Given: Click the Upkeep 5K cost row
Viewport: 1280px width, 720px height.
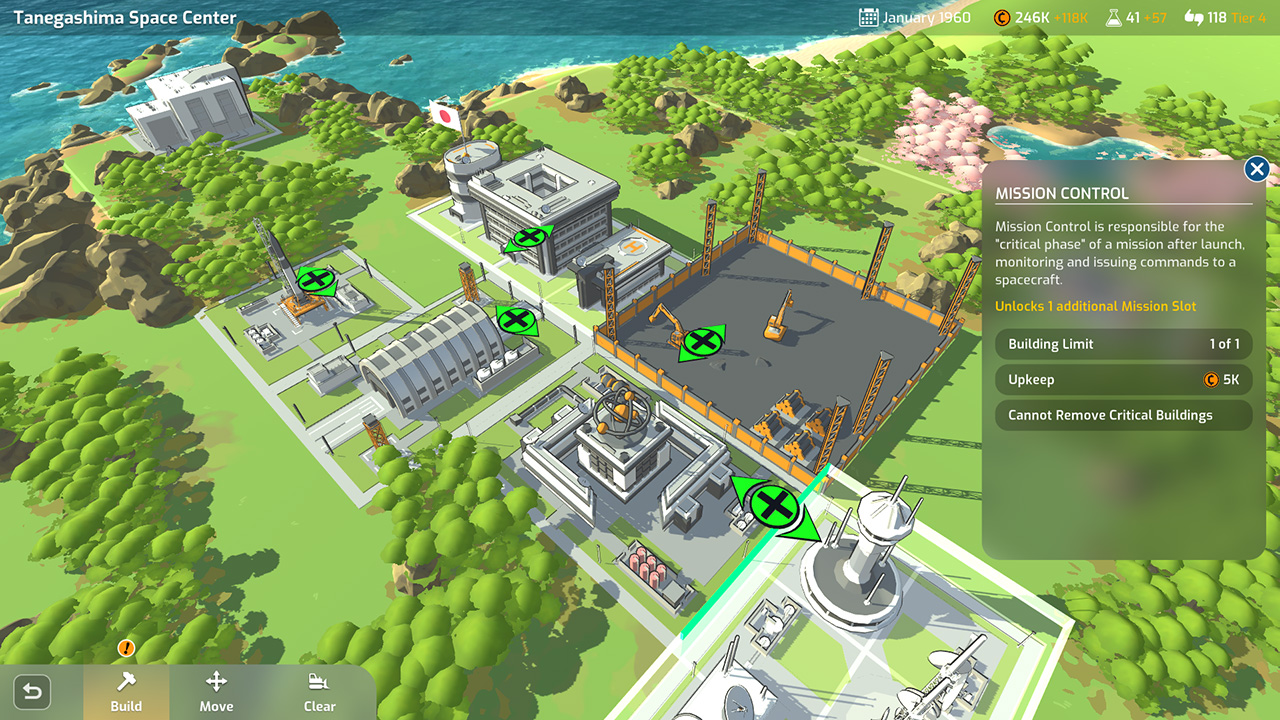Looking at the screenshot, I should tap(1122, 379).
